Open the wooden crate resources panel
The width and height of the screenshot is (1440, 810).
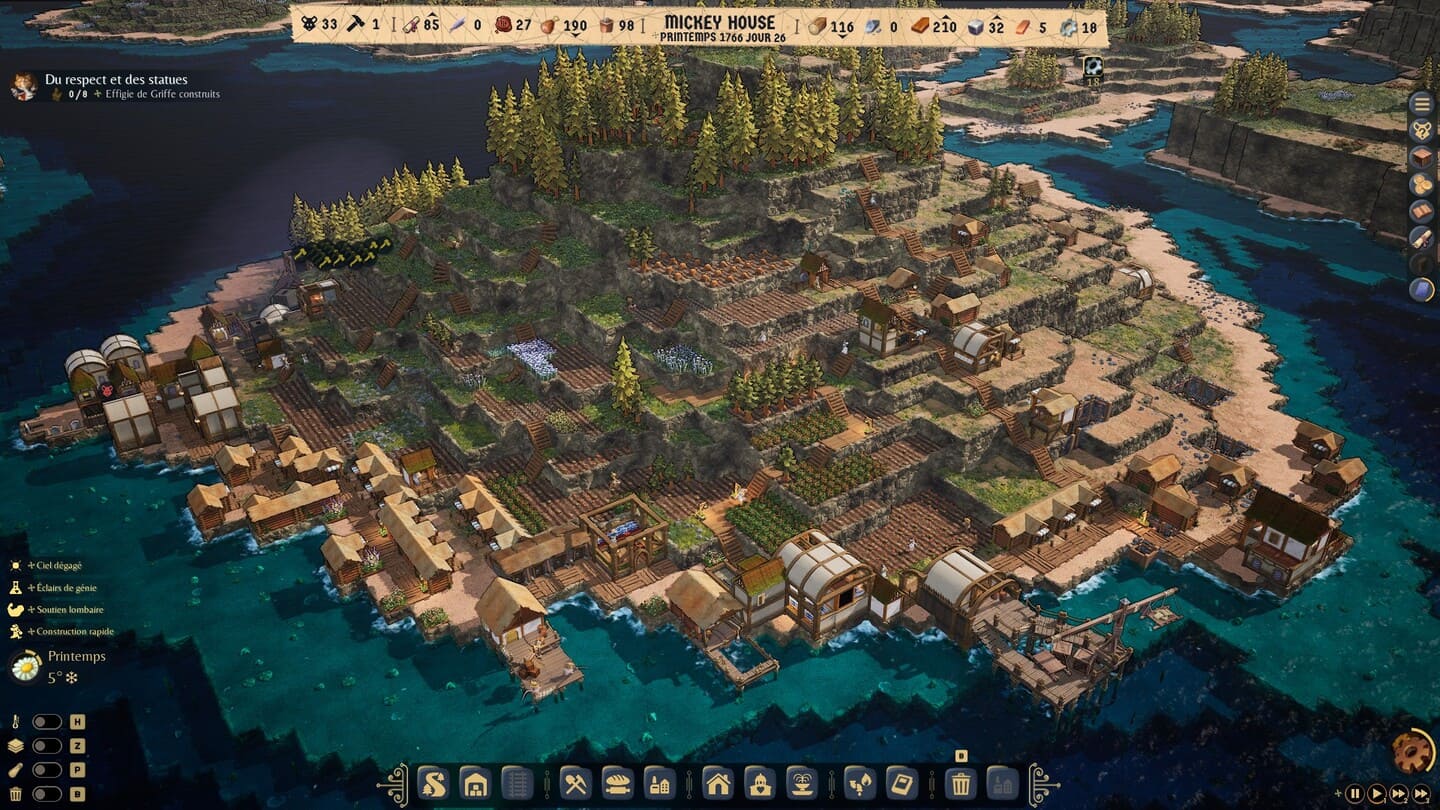click(x=1421, y=157)
